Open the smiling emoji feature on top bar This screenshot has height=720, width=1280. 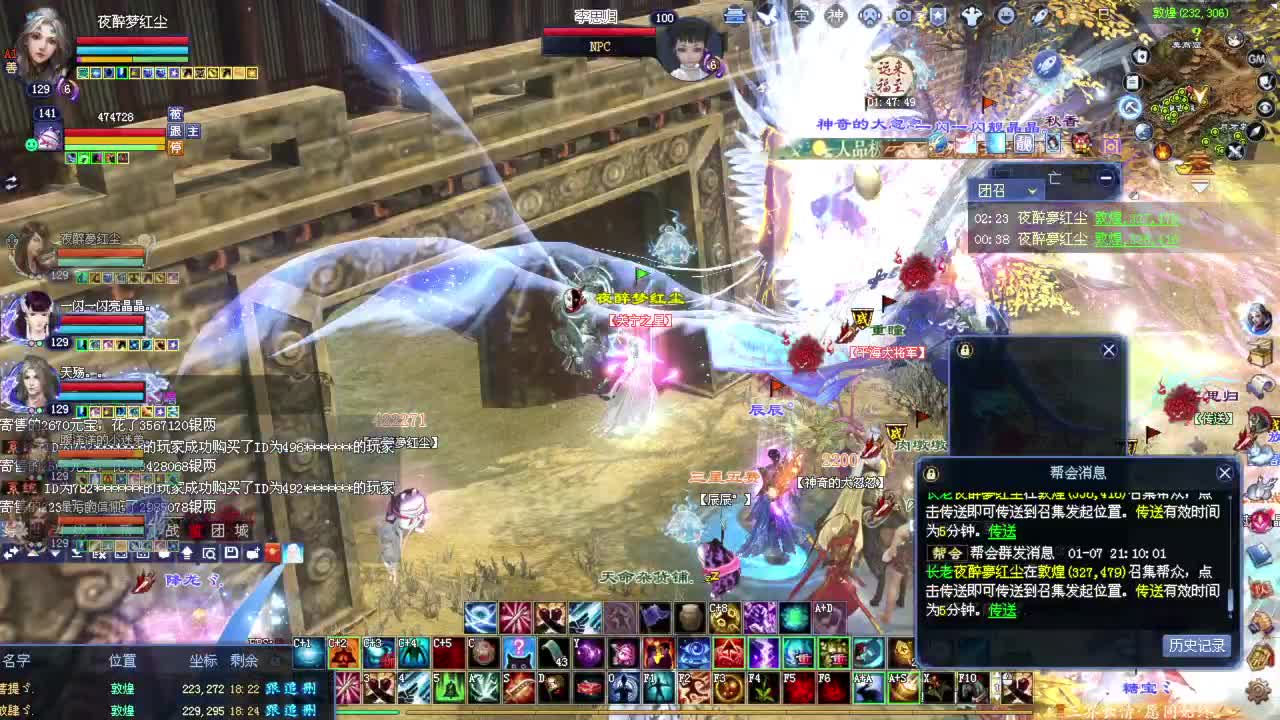pyautogui.click(x=1008, y=17)
